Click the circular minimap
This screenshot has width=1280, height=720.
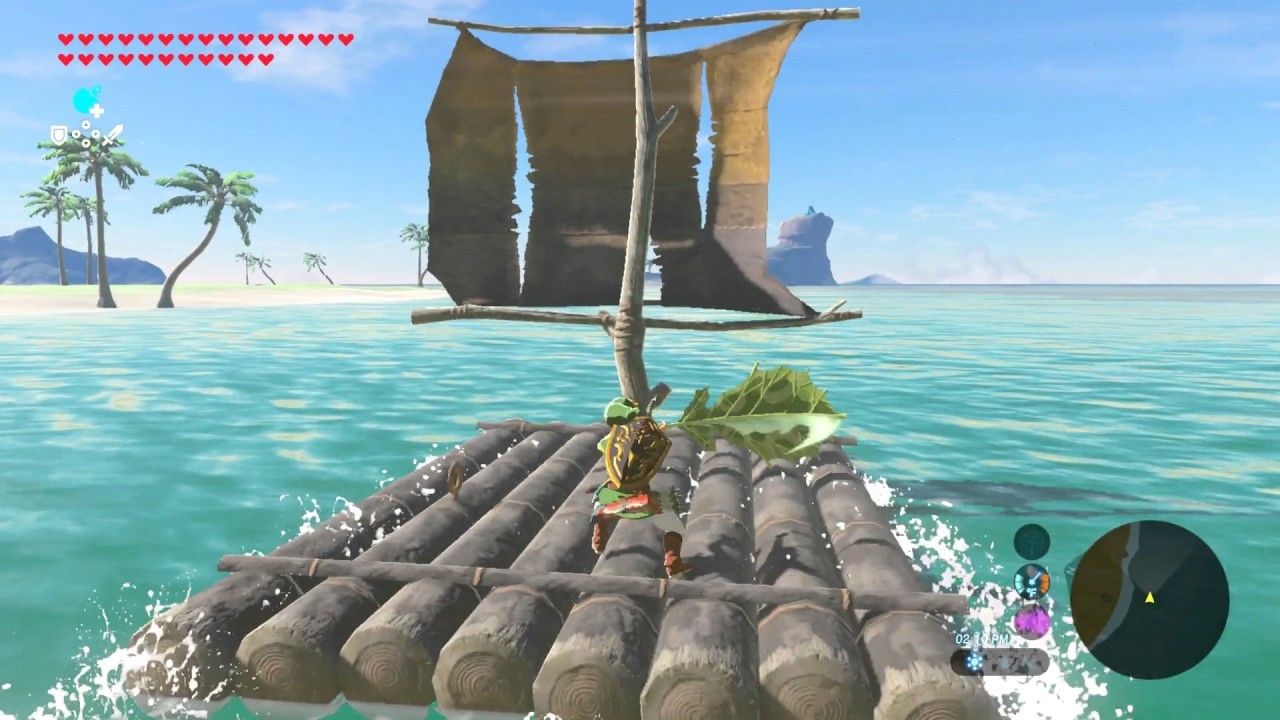point(1149,600)
